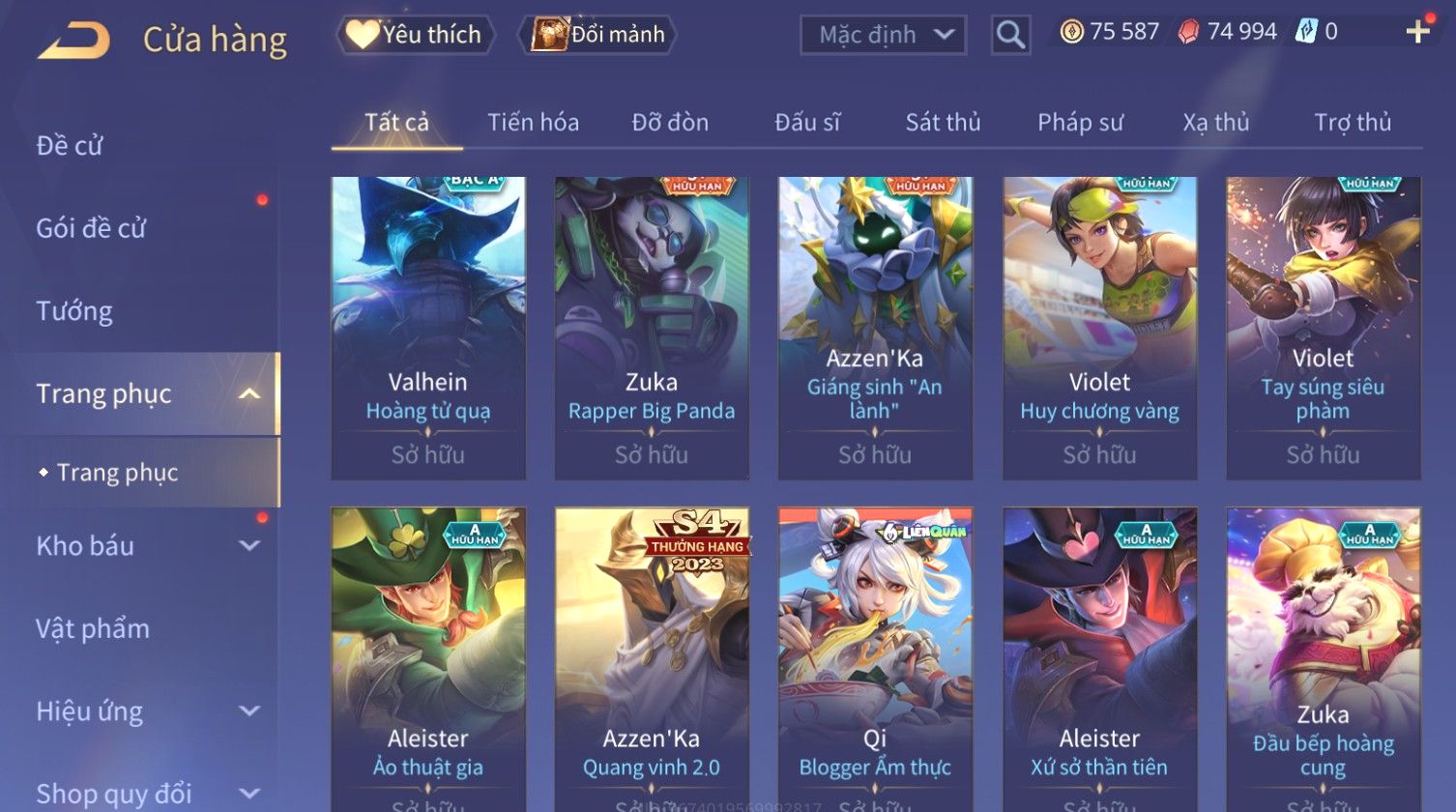Viewport: 1456px width, 812px height.
Task: Add currency with the plus button
Action: tap(1417, 32)
